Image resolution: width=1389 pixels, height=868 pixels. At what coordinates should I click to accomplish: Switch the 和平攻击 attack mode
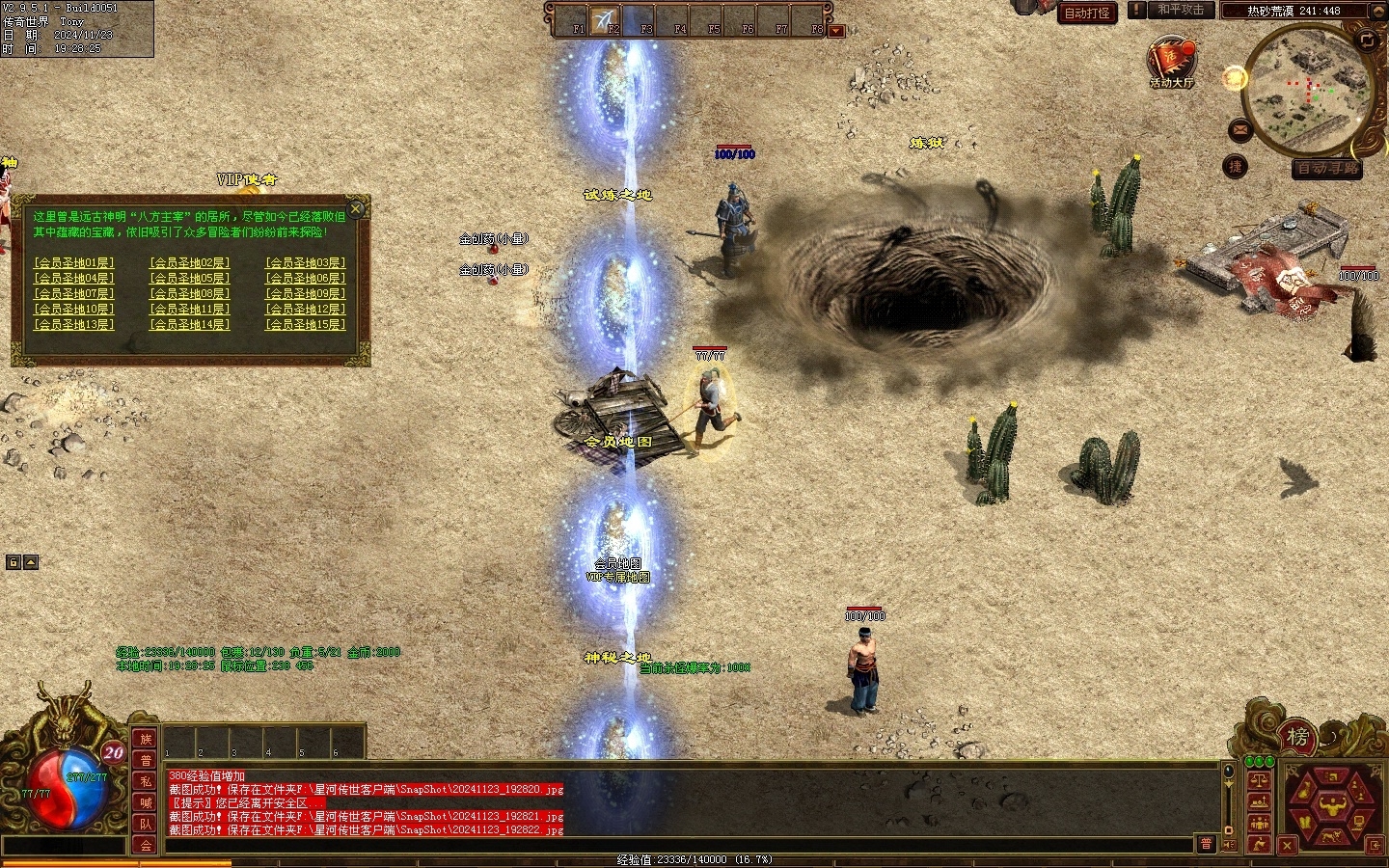tap(1181, 10)
